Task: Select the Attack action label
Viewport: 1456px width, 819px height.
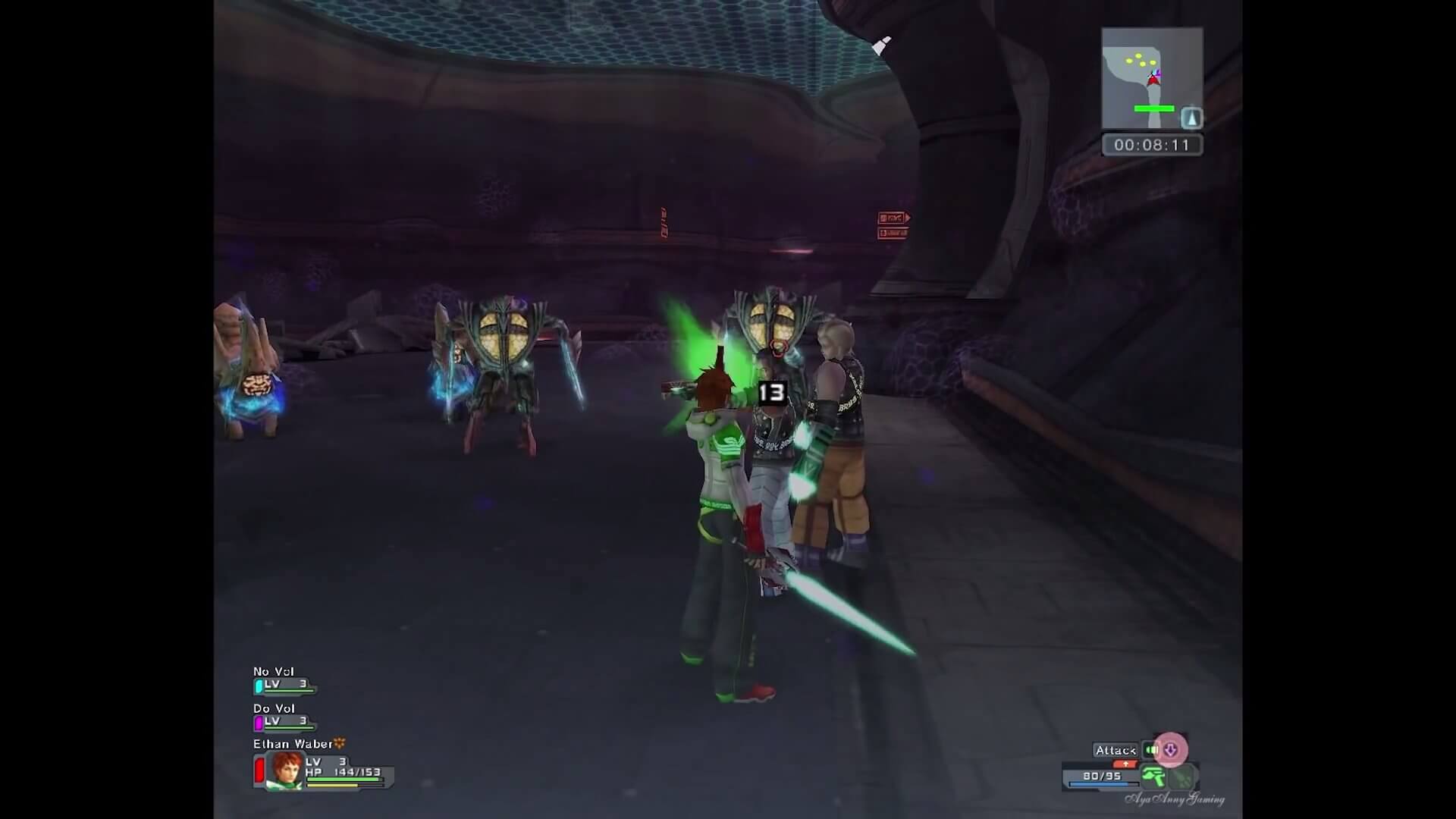Action: pos(1115,750)
